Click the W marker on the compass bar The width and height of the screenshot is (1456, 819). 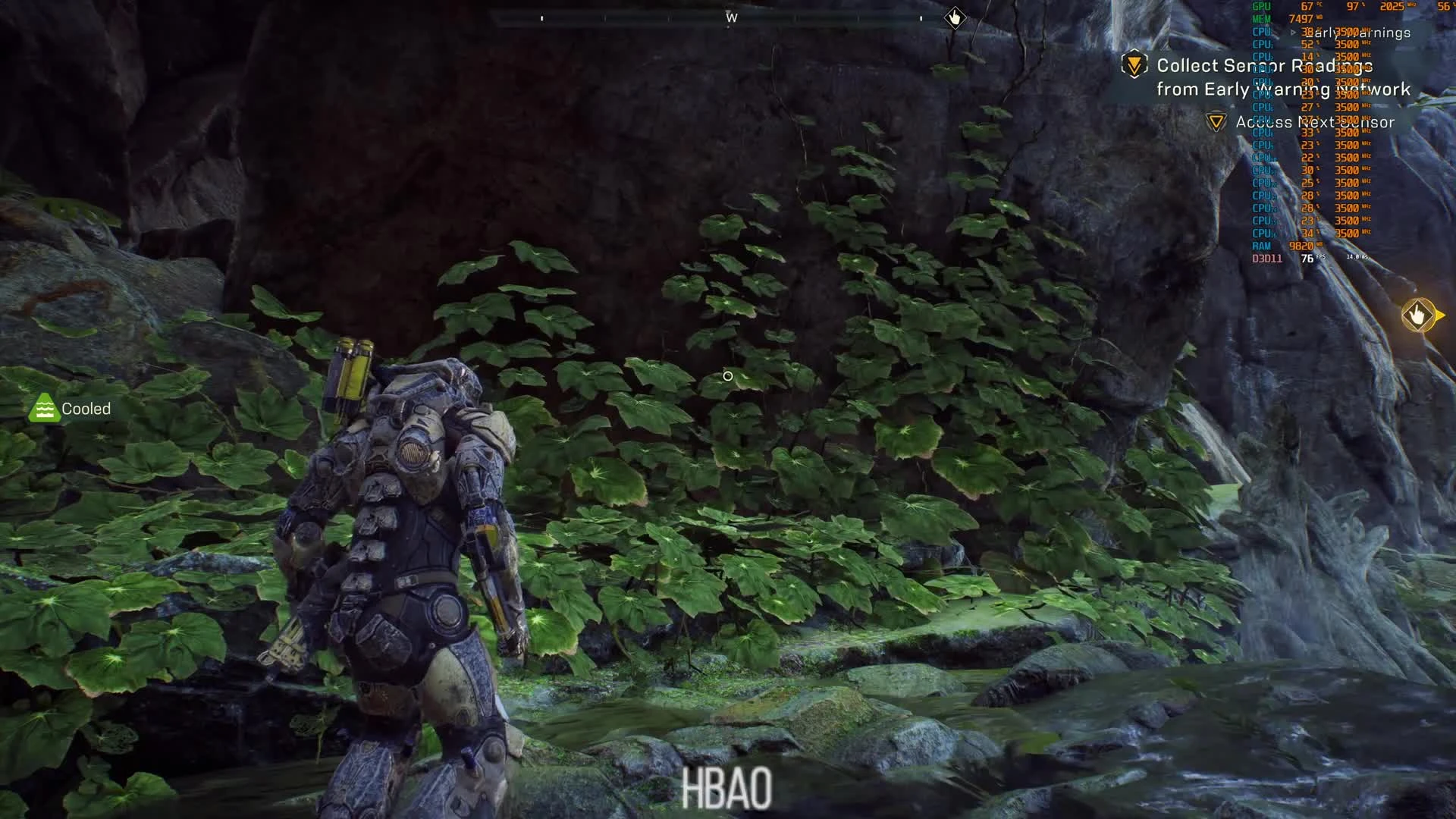click(730, 17)
